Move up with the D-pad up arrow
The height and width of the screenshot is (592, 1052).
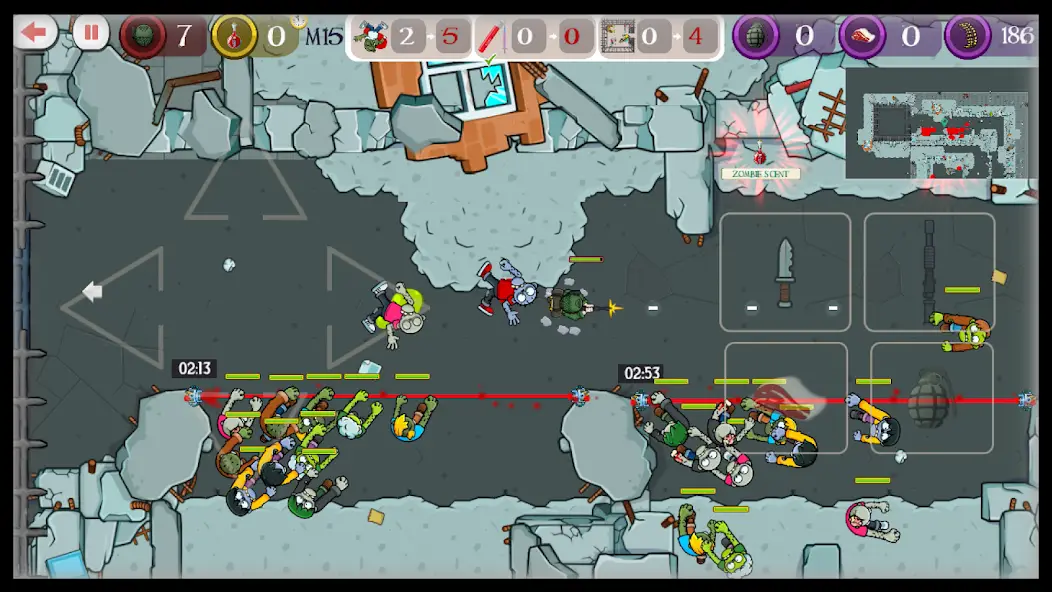(x=245, y=186)
